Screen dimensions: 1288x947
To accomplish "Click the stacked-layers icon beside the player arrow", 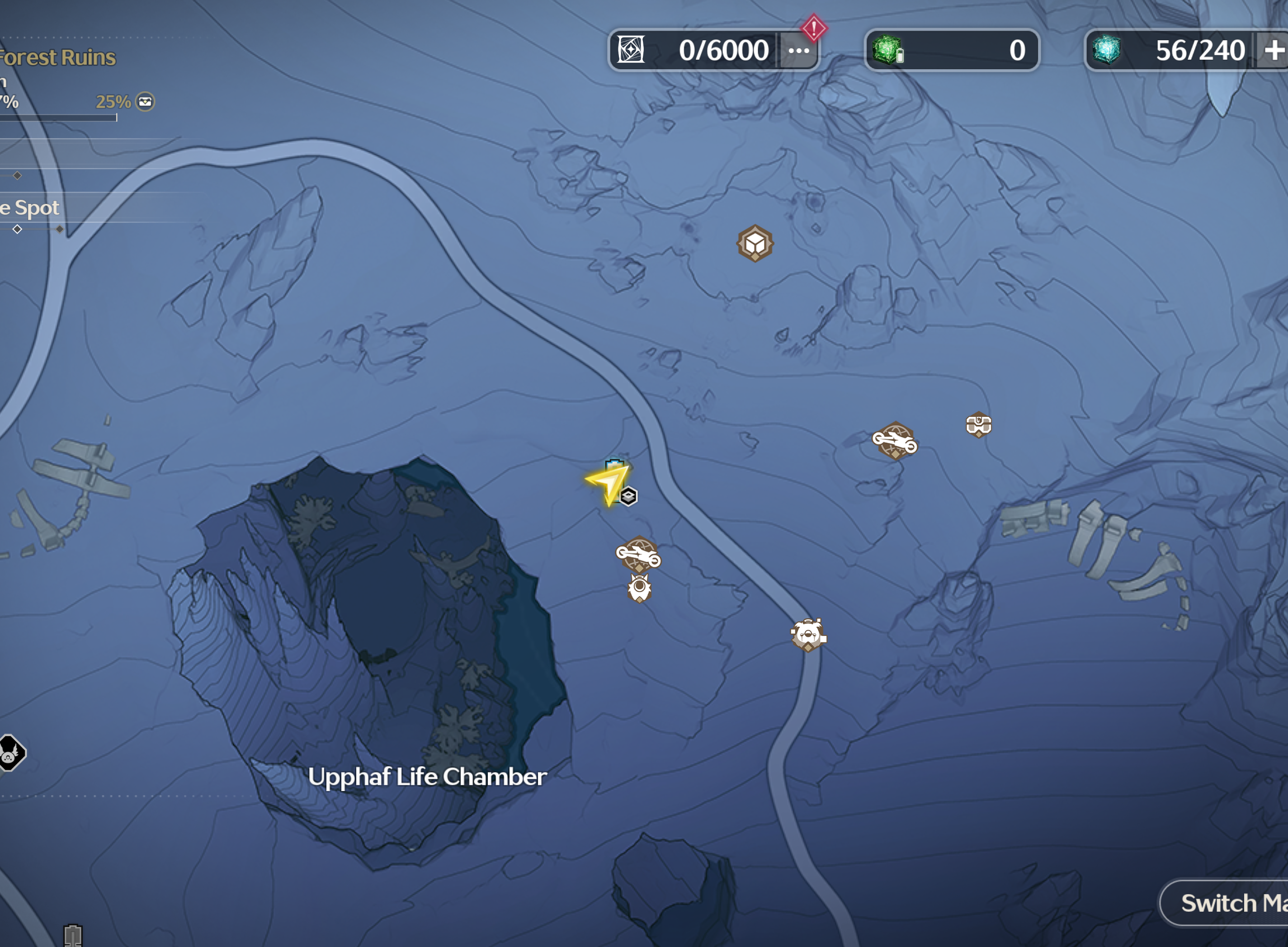I will [x=629, y=496].
